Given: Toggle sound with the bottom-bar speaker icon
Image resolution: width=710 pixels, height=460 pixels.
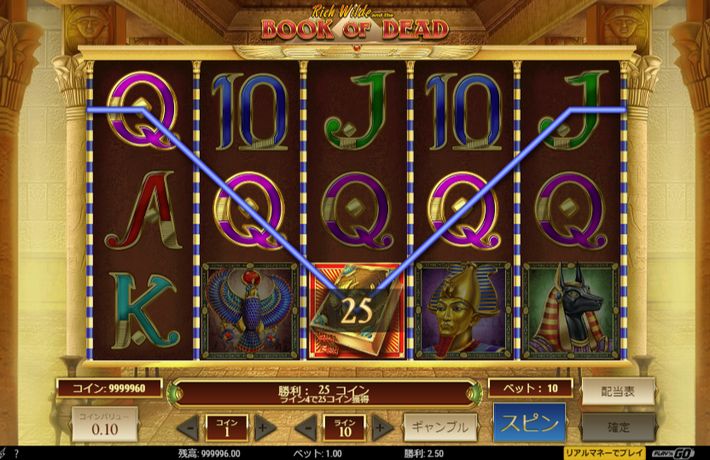Looking at the screenshot, I should tap(5, 454).
